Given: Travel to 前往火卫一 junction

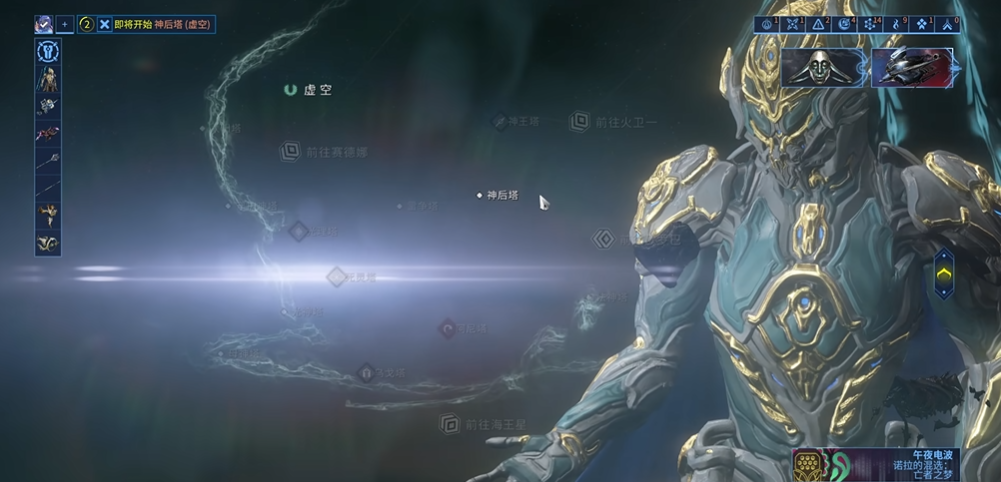Looking at the screenshot, I should click(x=579, y=122).
